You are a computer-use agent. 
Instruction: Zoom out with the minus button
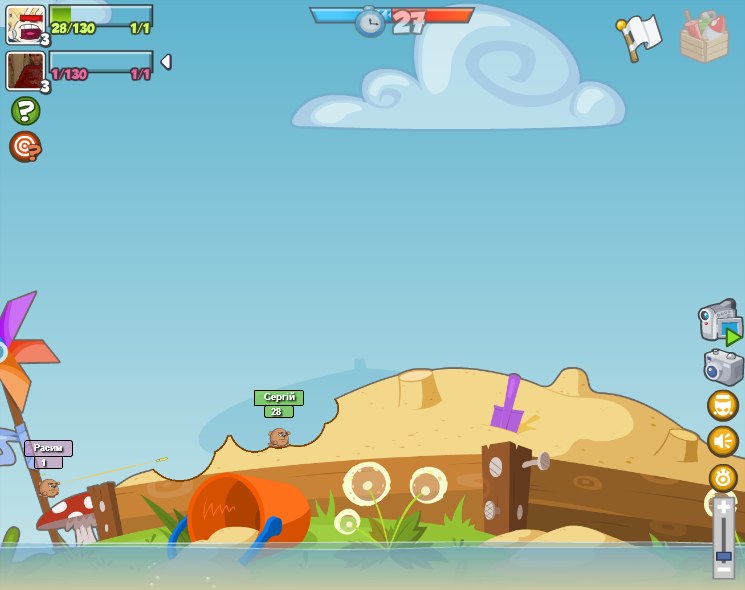click(723, 570)
